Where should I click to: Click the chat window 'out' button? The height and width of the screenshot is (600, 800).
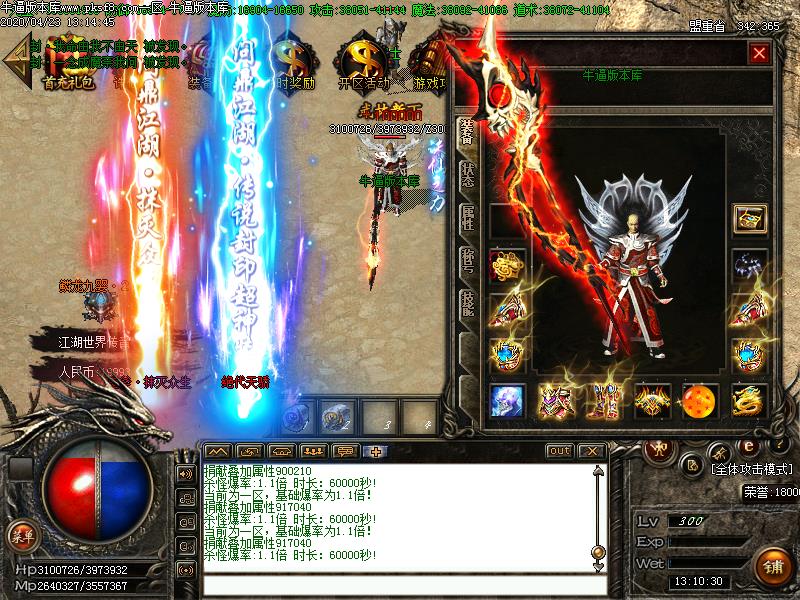(x=560, y=451)
